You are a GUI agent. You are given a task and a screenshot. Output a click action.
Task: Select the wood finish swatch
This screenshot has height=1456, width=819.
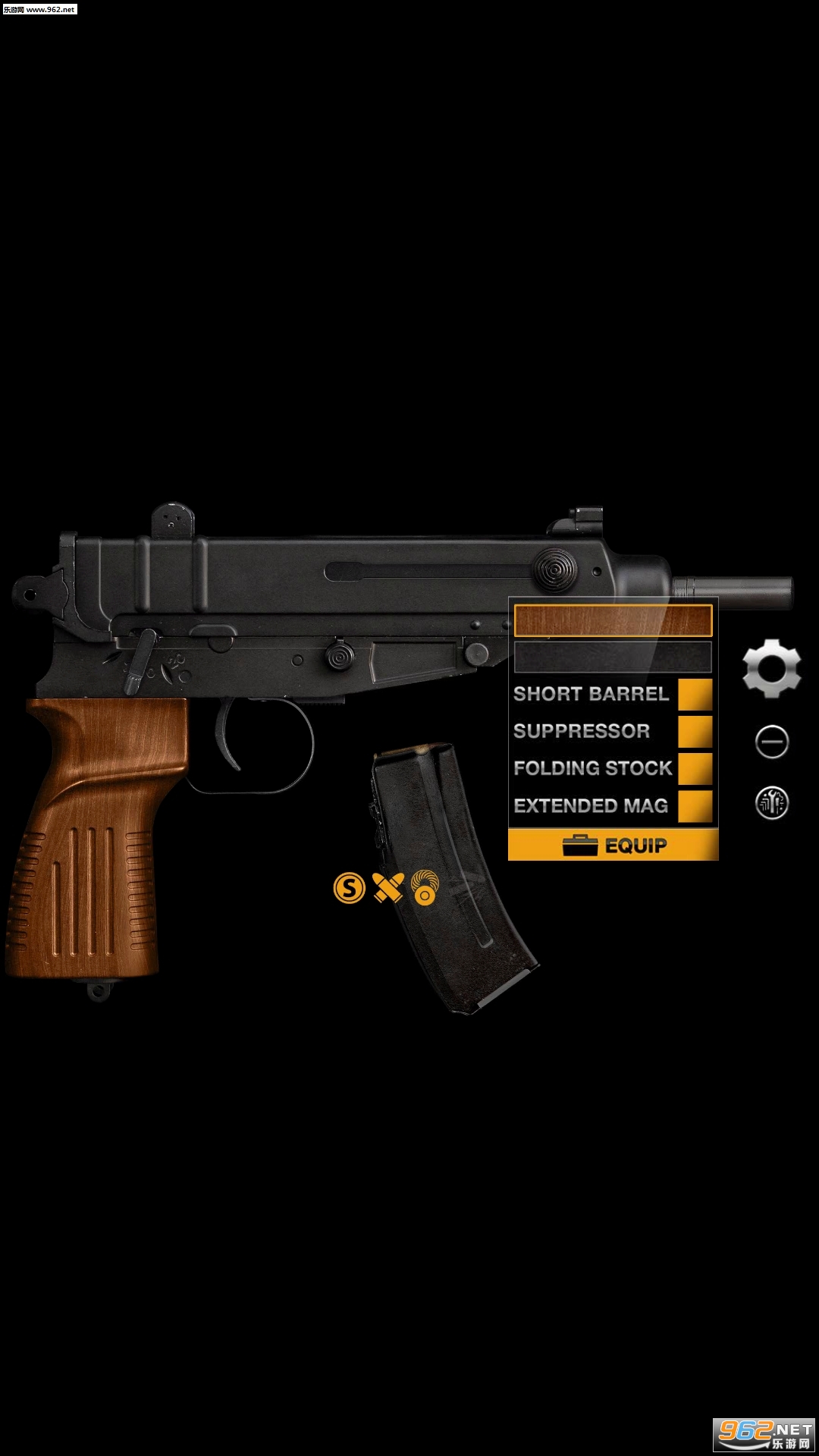613,620
